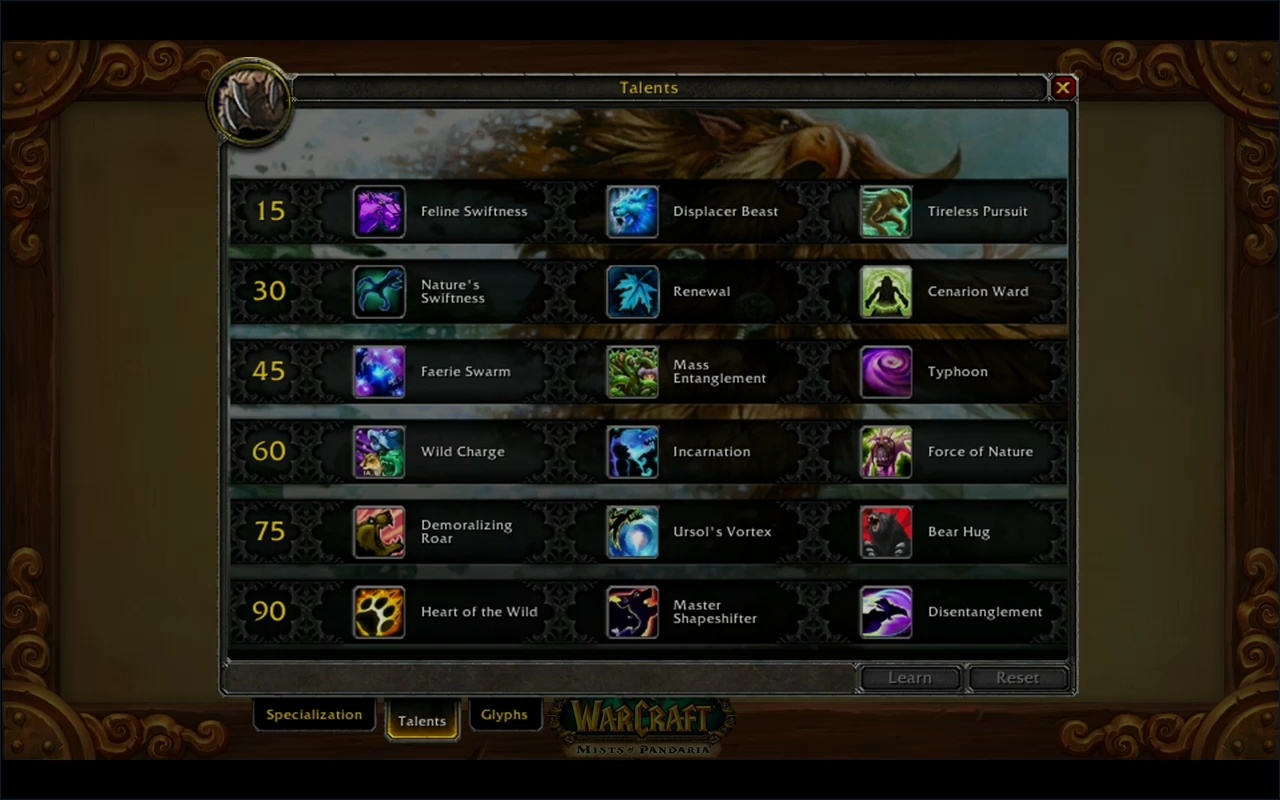Select the Displacer Beast talent icon
The width and height of the screenshot is (1280, 800).
pyautogui.click(x=632, y=211)
